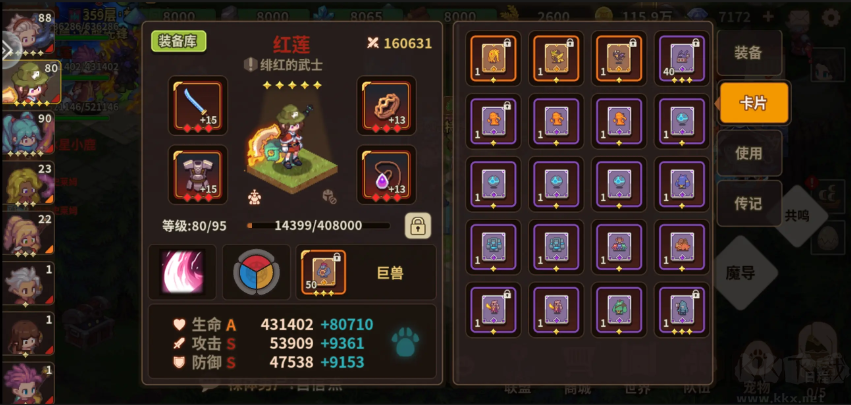Switch to the 使用 tab
Image resolution: width=851 pixels, height=405 pixels.
click(x=748, y=153)
